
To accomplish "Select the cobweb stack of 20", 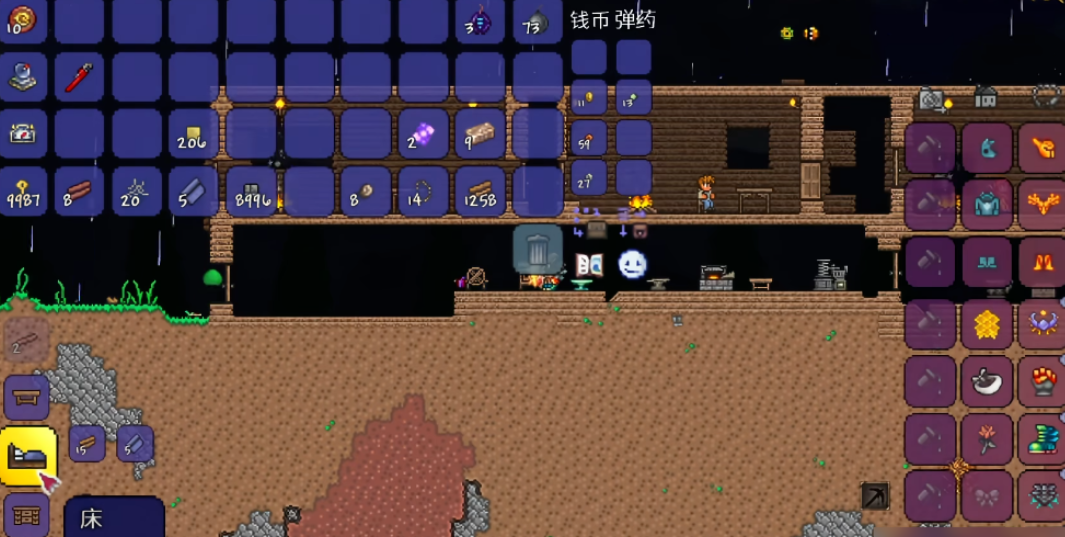I will [x=137, y=191].
